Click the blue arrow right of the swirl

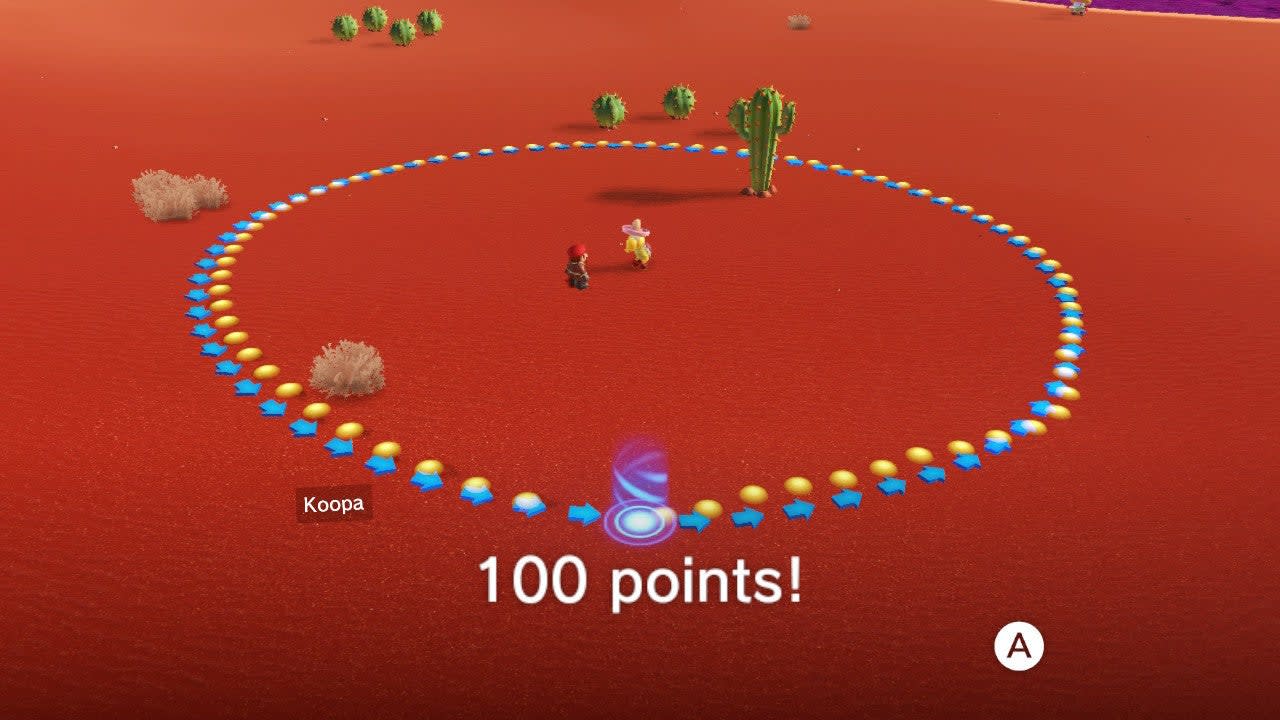[693, 517]
